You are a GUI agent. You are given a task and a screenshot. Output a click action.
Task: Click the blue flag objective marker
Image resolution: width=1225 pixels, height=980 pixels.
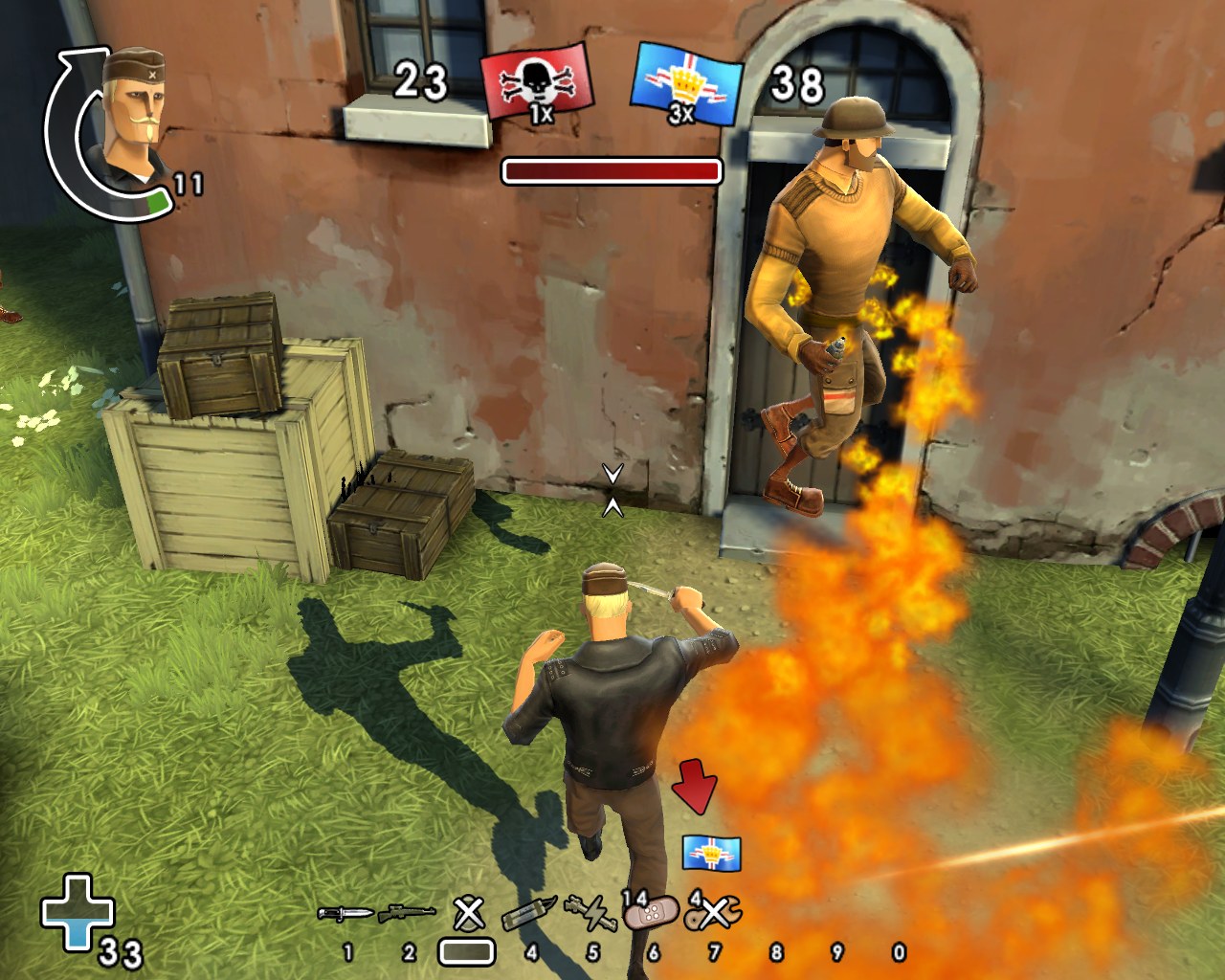point(711,852)
